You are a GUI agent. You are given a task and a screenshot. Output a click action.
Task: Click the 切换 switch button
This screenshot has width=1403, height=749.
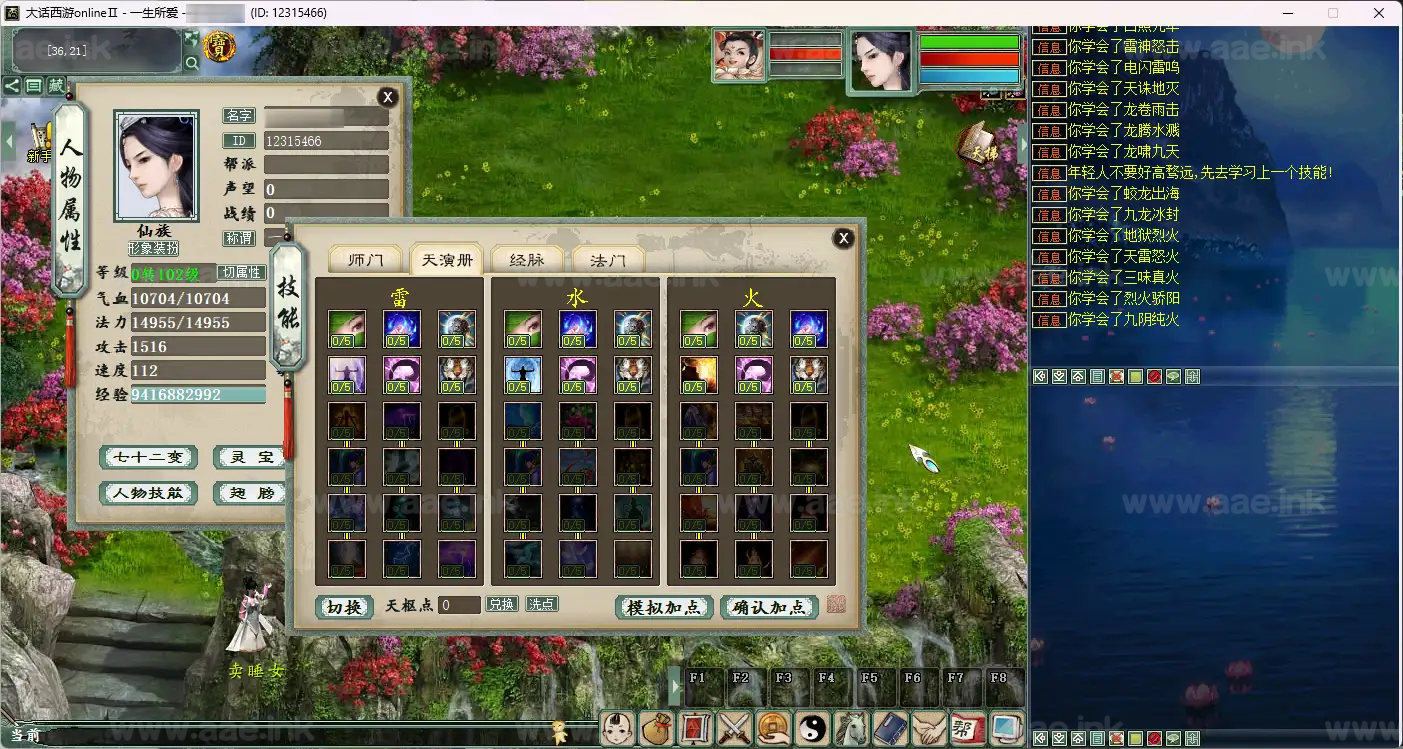point(344,607)
